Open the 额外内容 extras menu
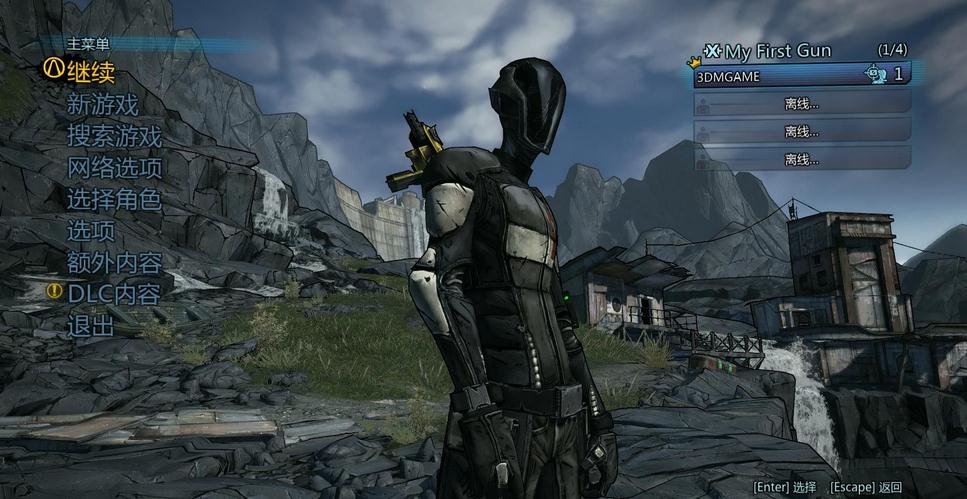This screenshot has width=967, height=499. click(x=114, y=263)
